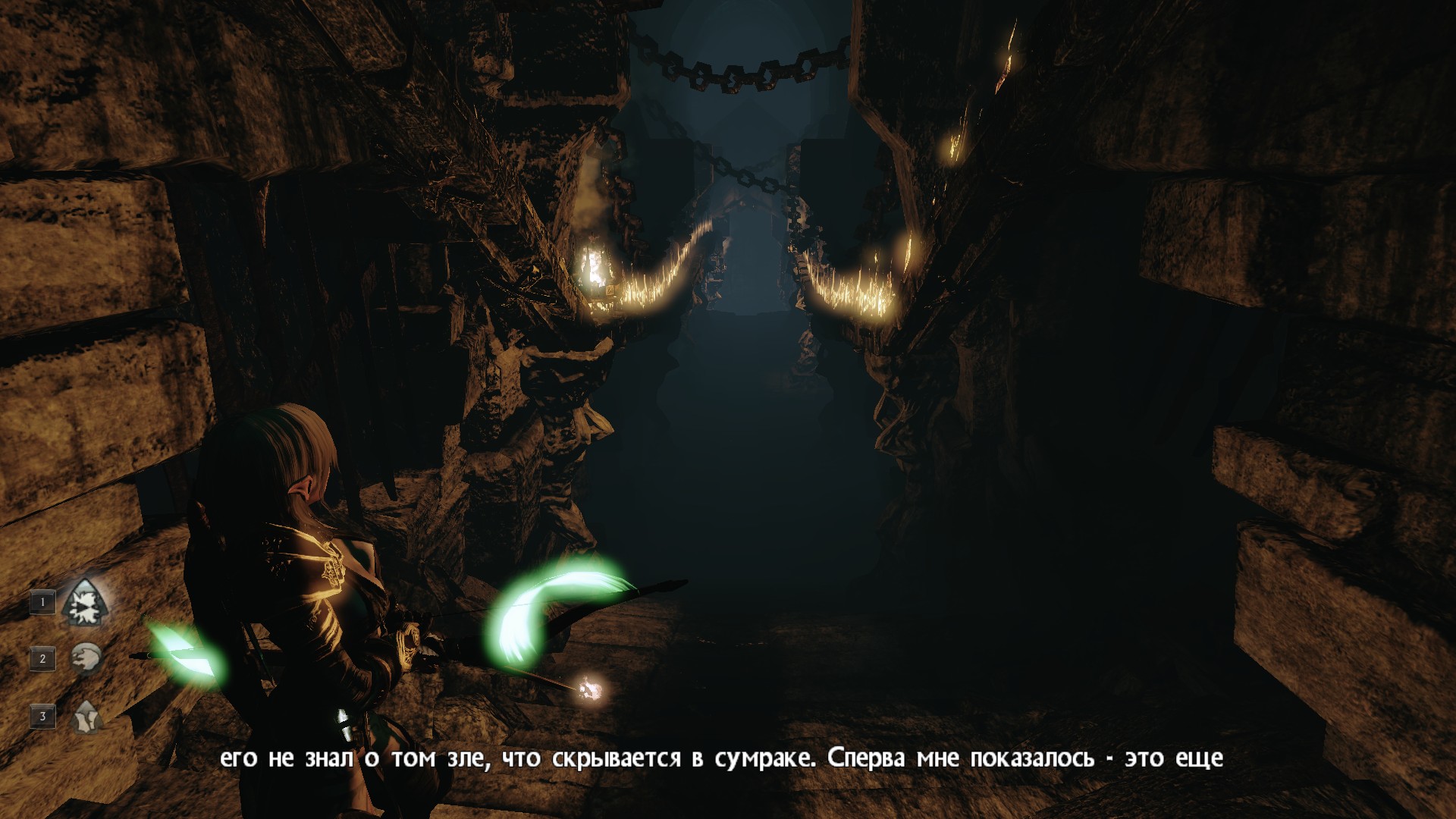Choose the cracked shield ability icon
The image size is (1456, 819).
[86, 716]
